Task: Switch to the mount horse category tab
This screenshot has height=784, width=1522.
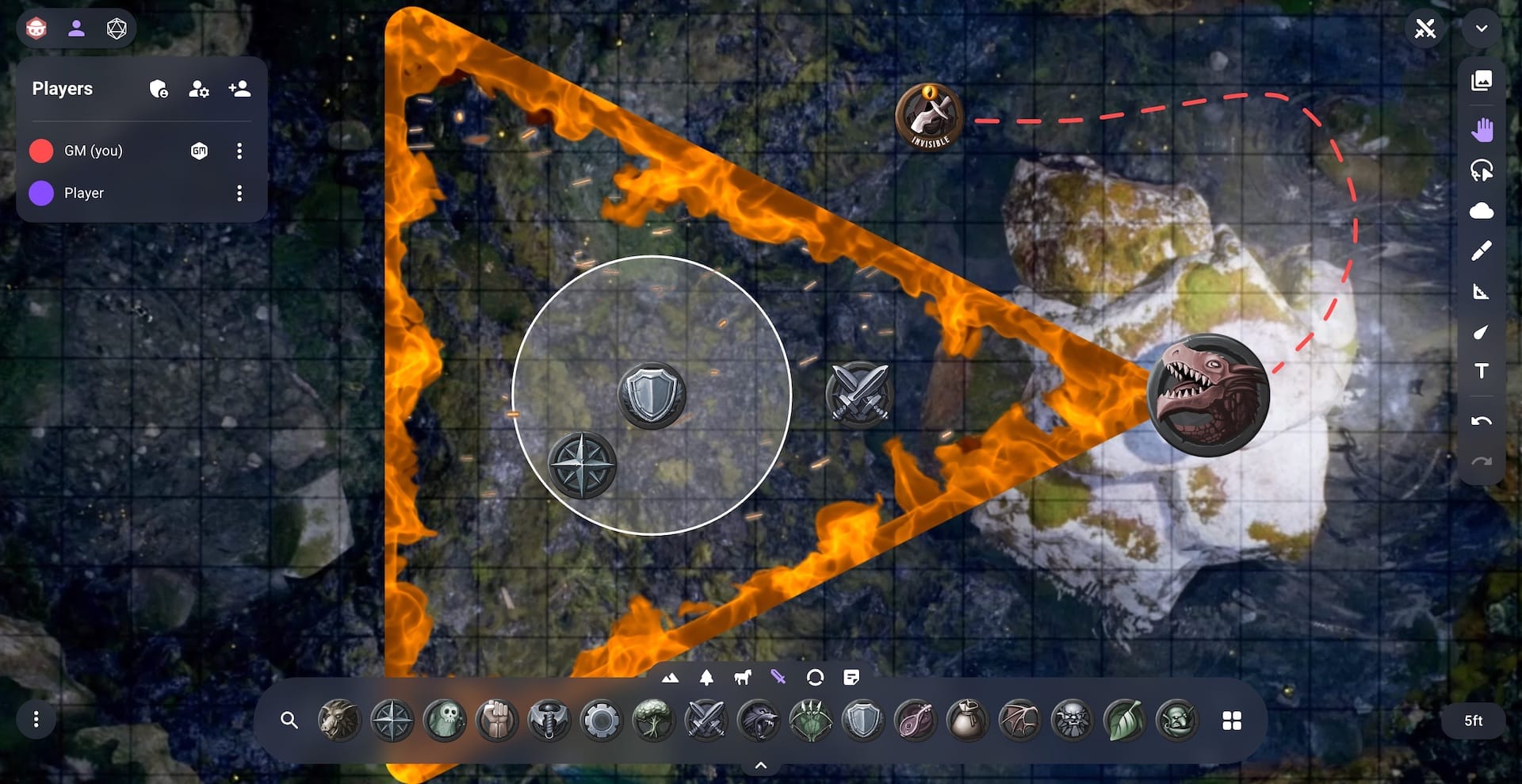Action: [x=742, y=678]
